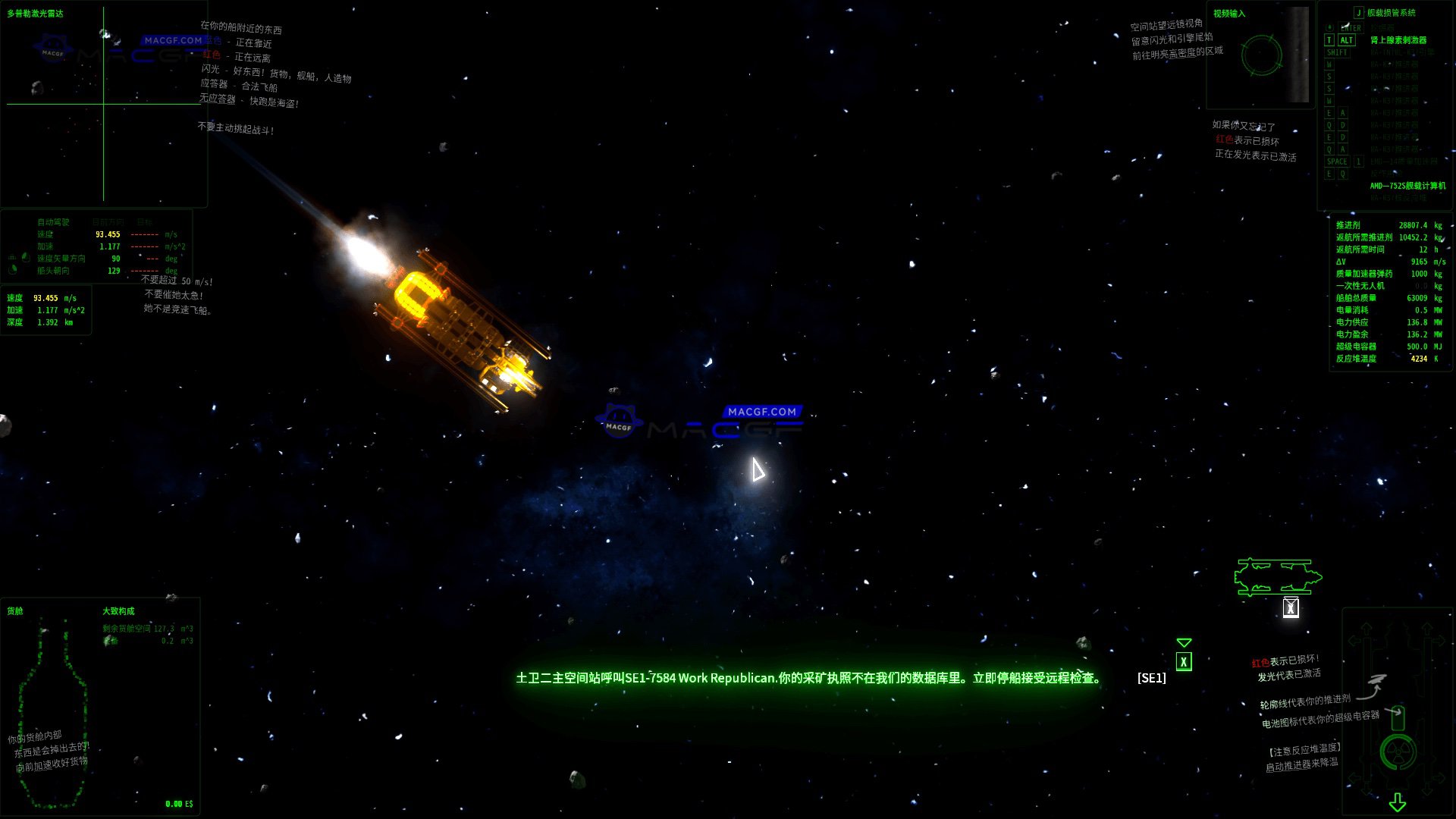Expand the green triangle above the X target marker

pos(1185,642)
